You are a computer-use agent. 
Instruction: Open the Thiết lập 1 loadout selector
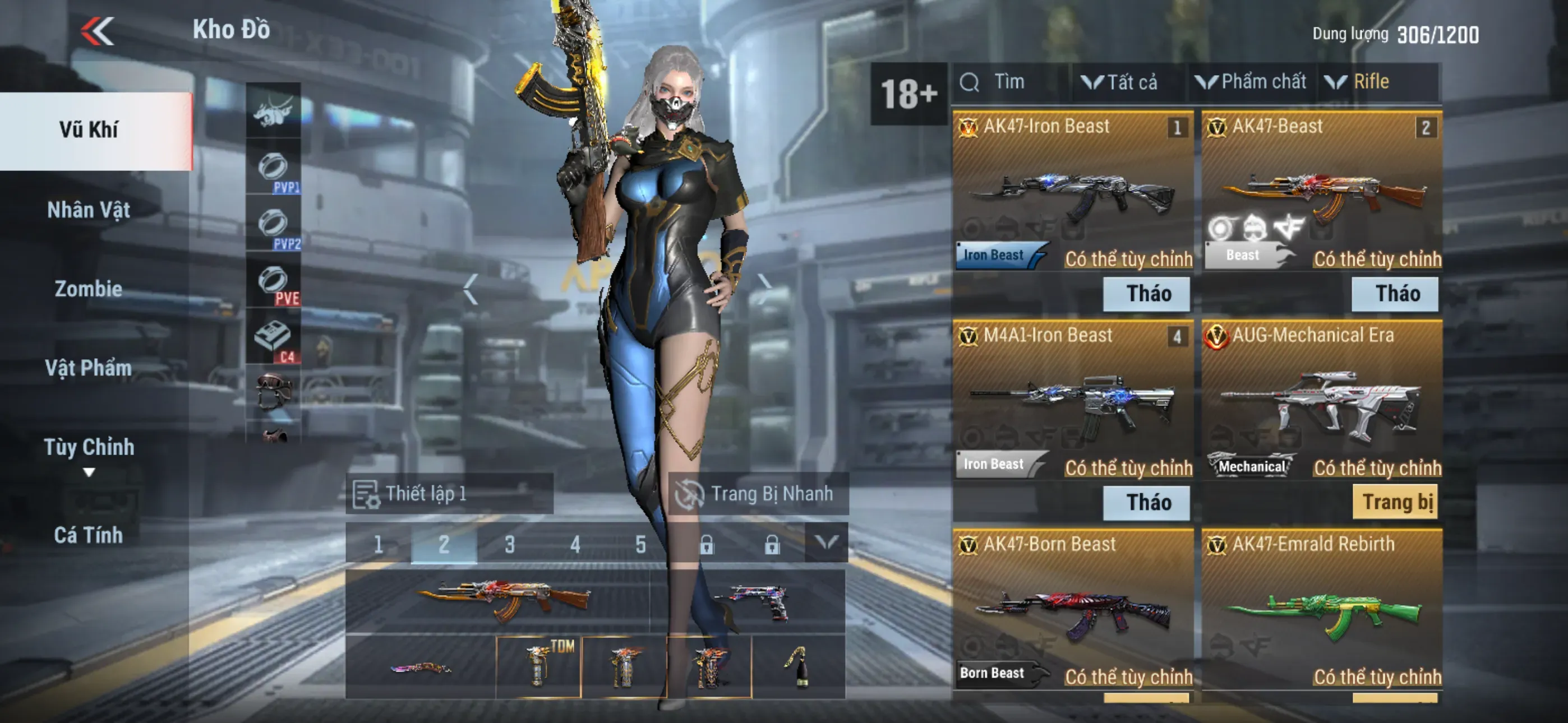[x=449, y=494]
